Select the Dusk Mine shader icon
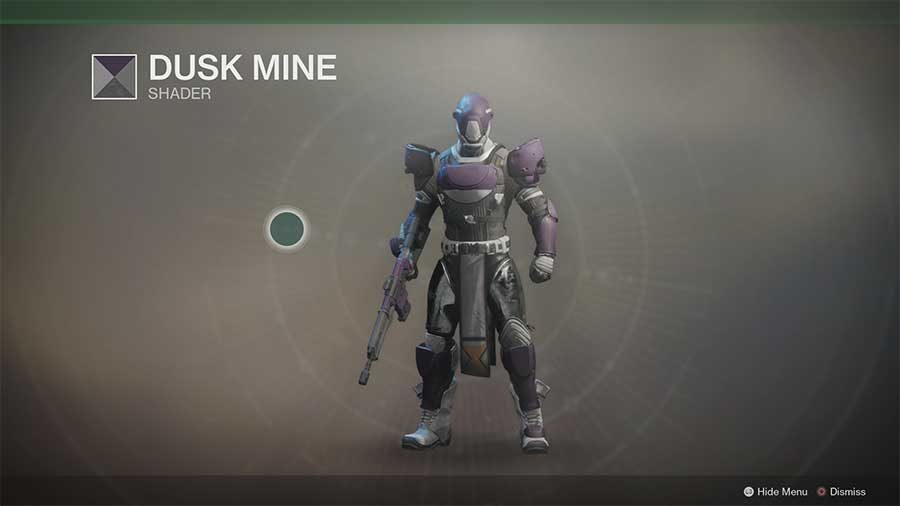This screenshot has width=900, height=506. coord(114,77)
